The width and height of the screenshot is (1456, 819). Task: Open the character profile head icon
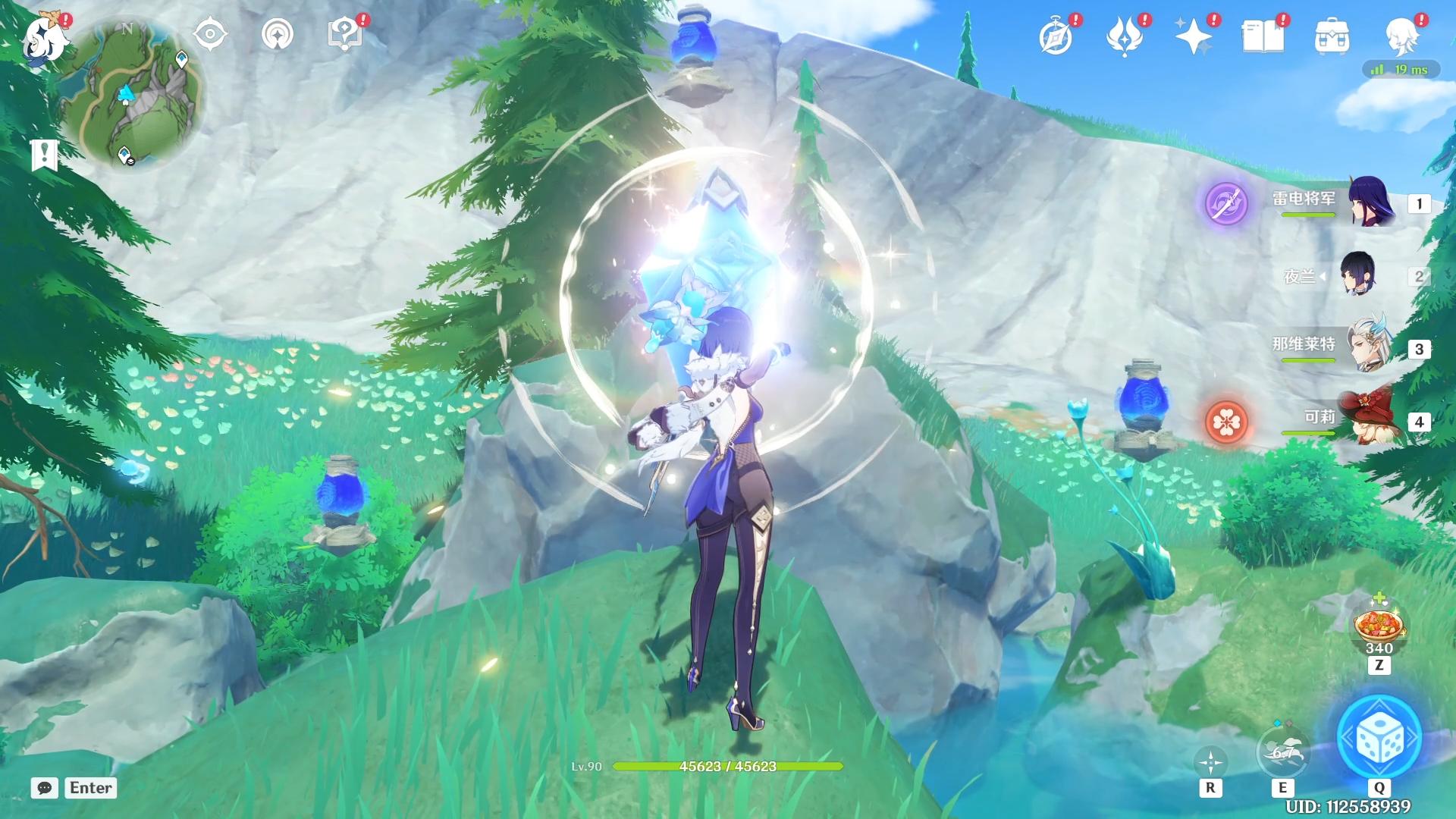point(1401,36)
